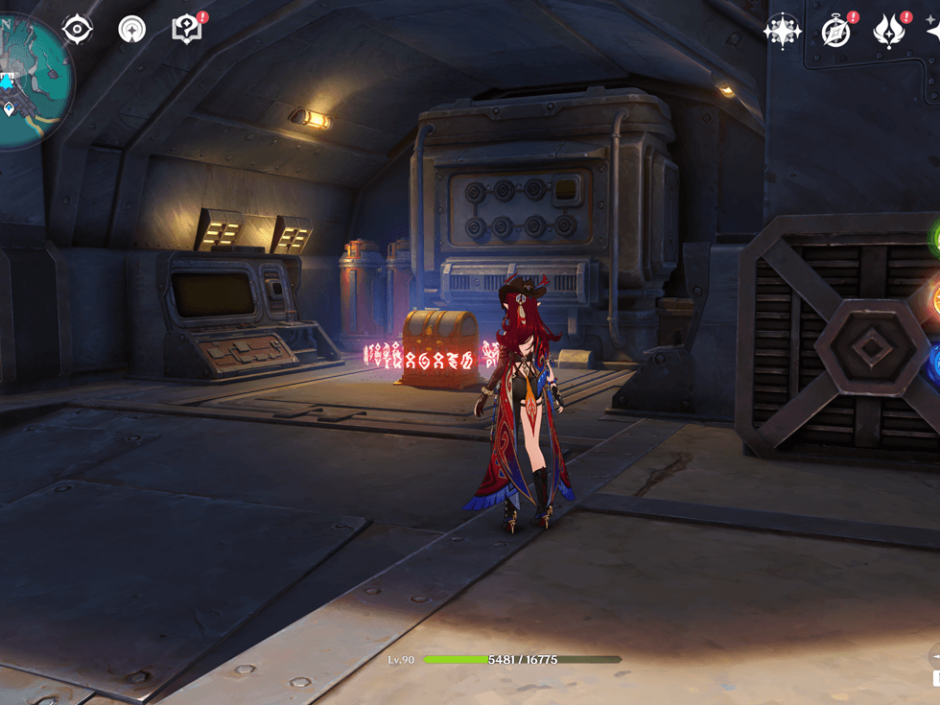Open the circular arc beacon icon

(131, 29)
